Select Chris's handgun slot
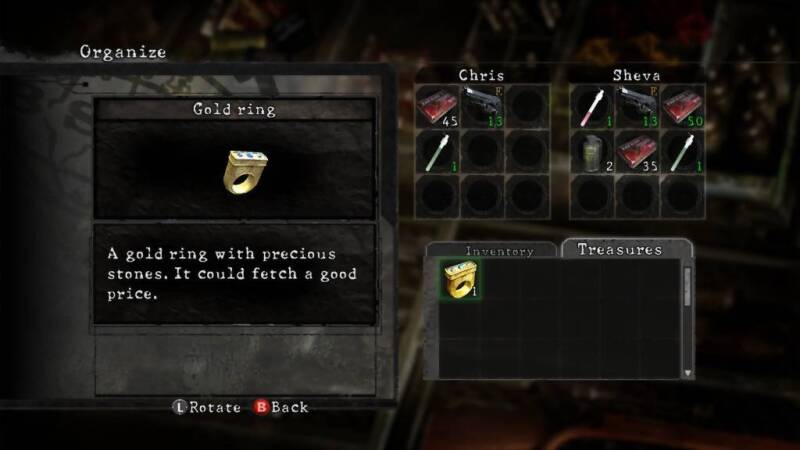Viewport: 800px width, 450px height. (482, 106)
